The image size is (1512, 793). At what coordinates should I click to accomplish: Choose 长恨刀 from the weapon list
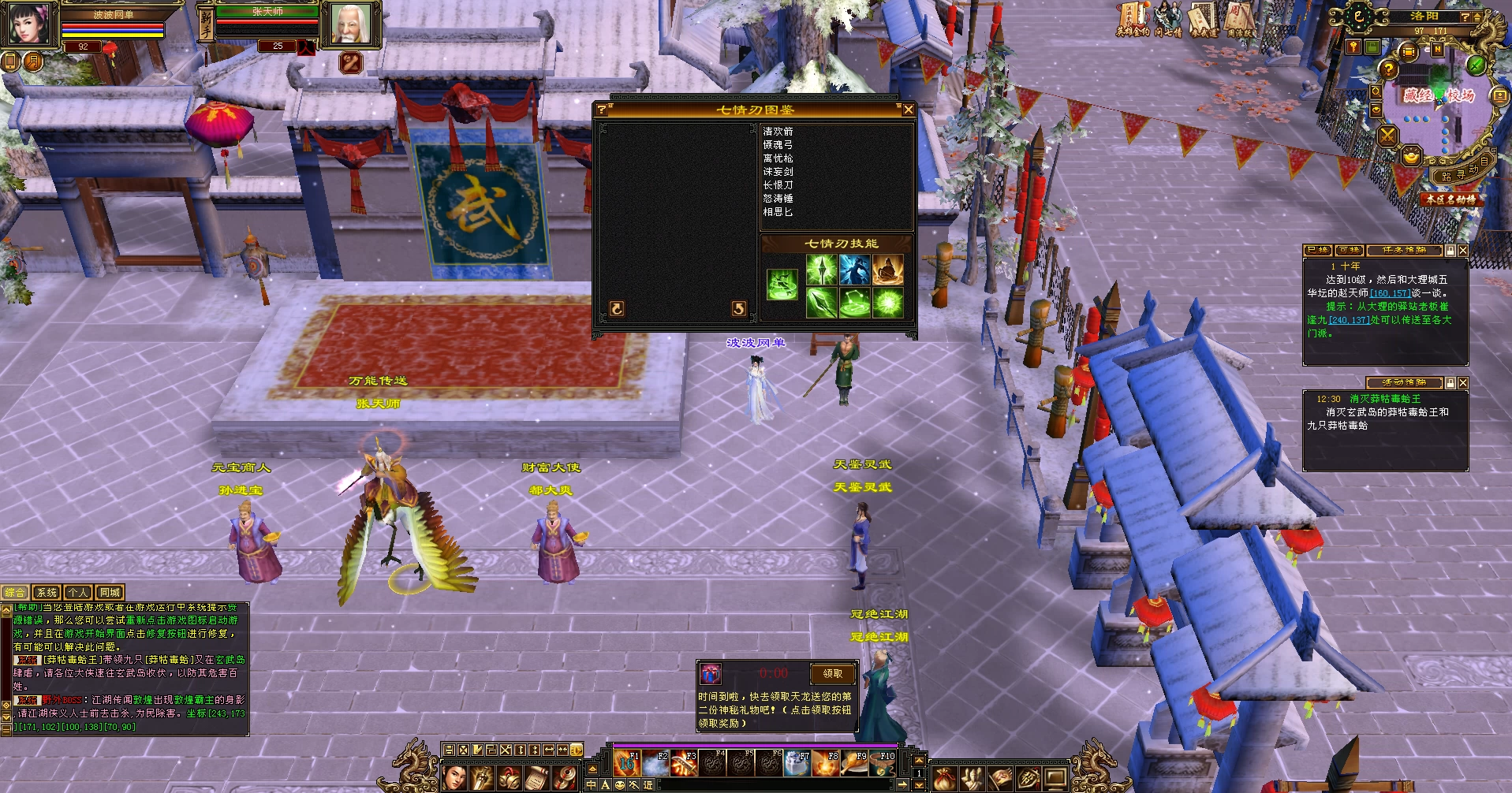point(778,185)
